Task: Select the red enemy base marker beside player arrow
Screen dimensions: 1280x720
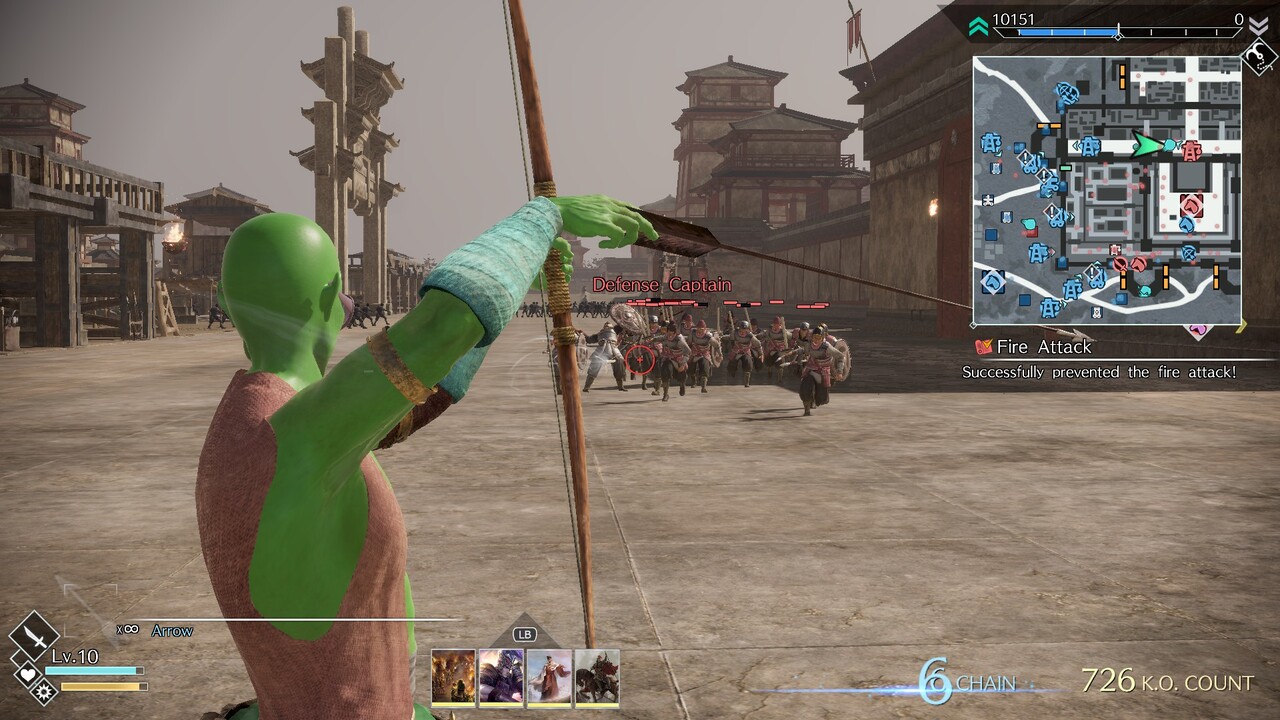Action: (1191, 151)
